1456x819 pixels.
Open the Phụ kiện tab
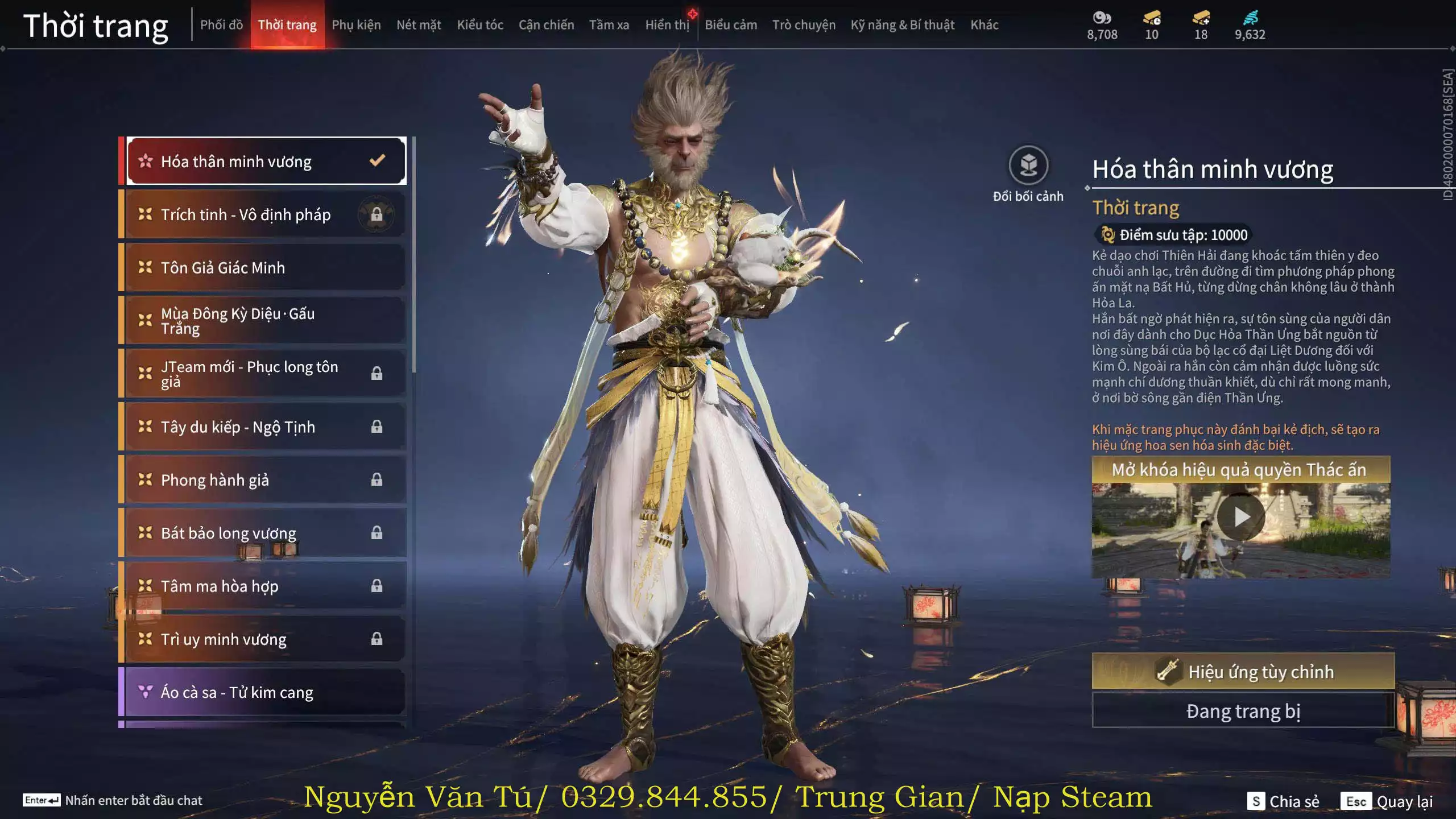coord(356,25)
